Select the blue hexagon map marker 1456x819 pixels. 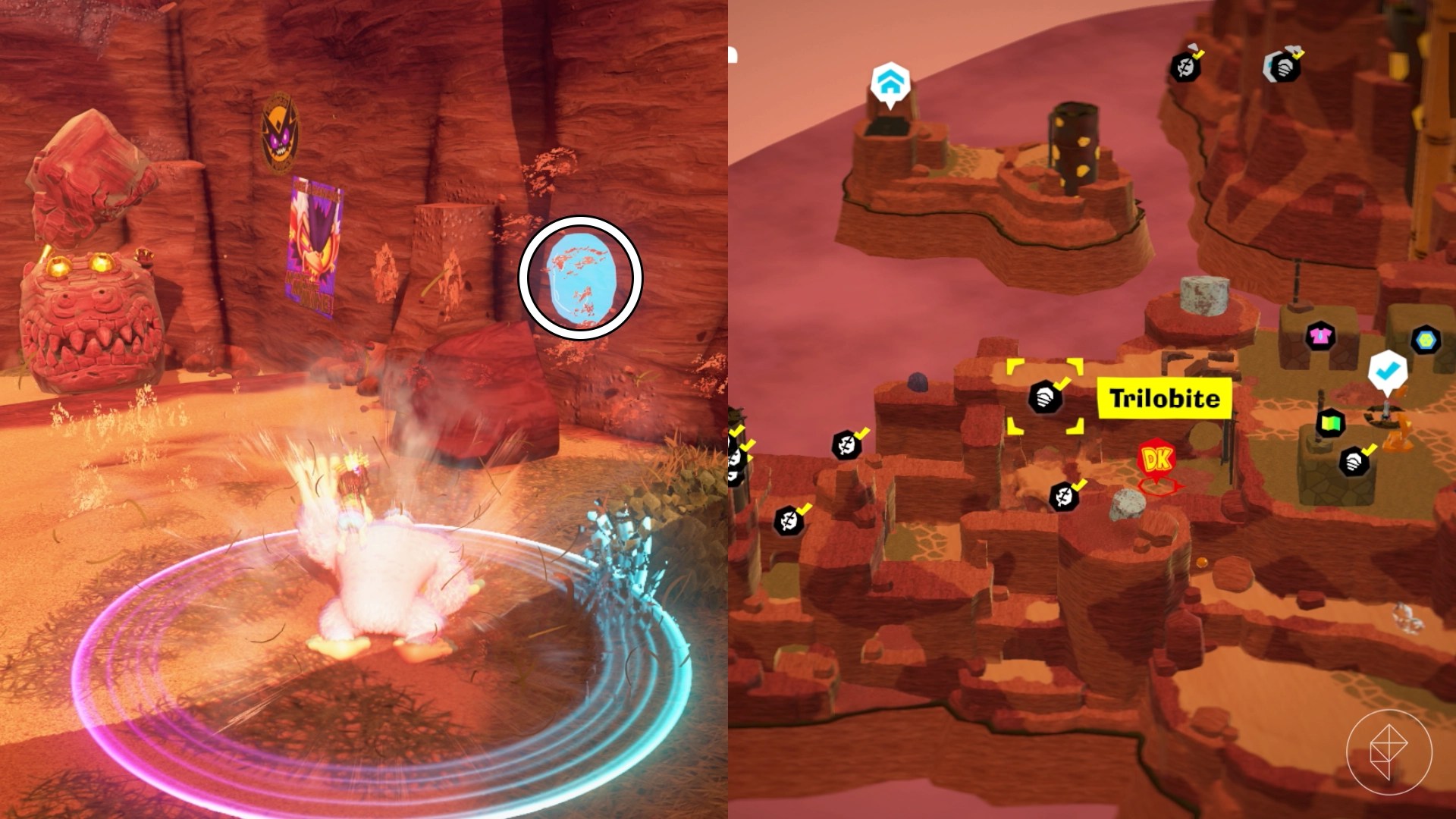1426,339
